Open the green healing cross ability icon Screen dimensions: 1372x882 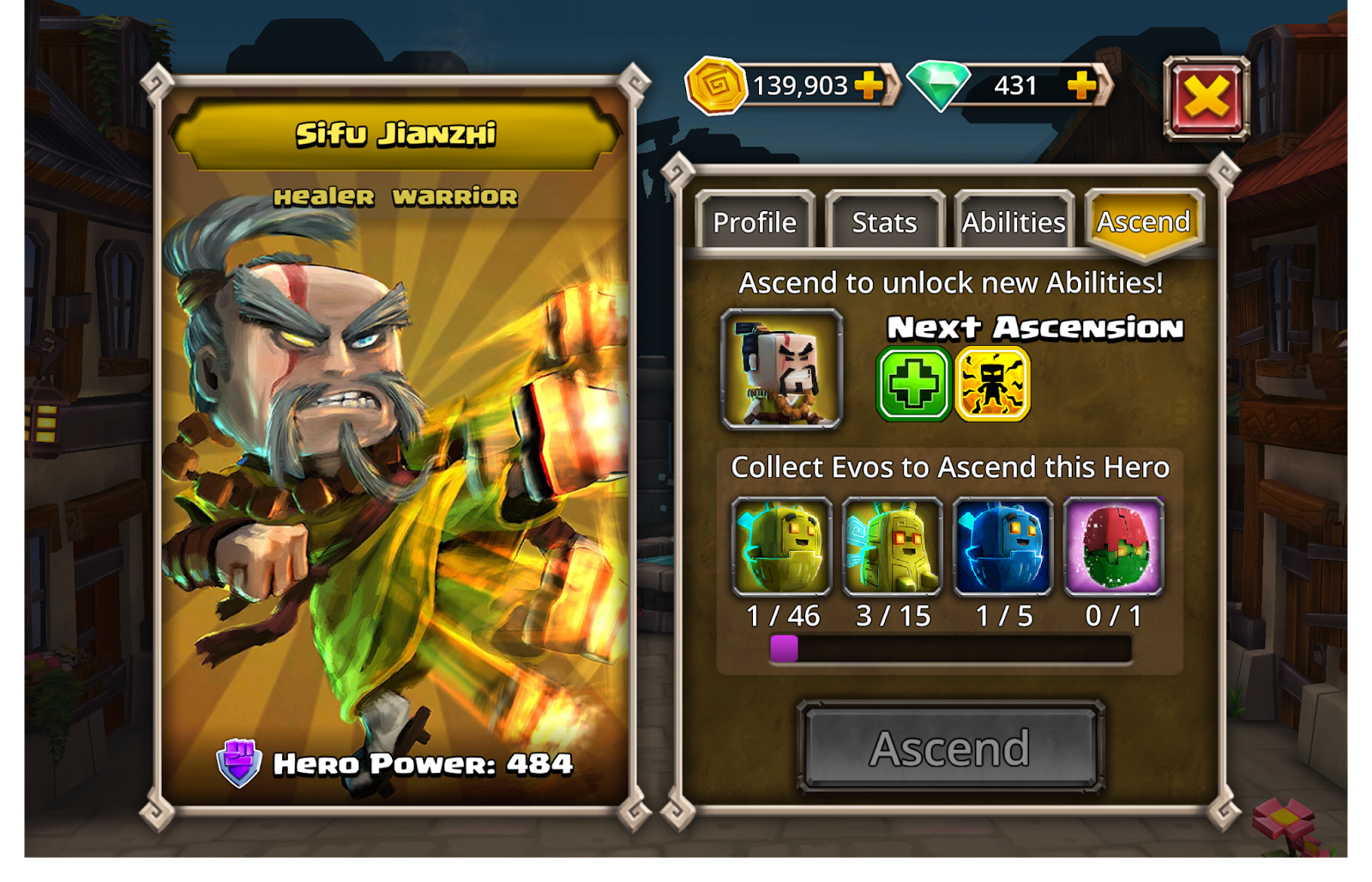912,381
